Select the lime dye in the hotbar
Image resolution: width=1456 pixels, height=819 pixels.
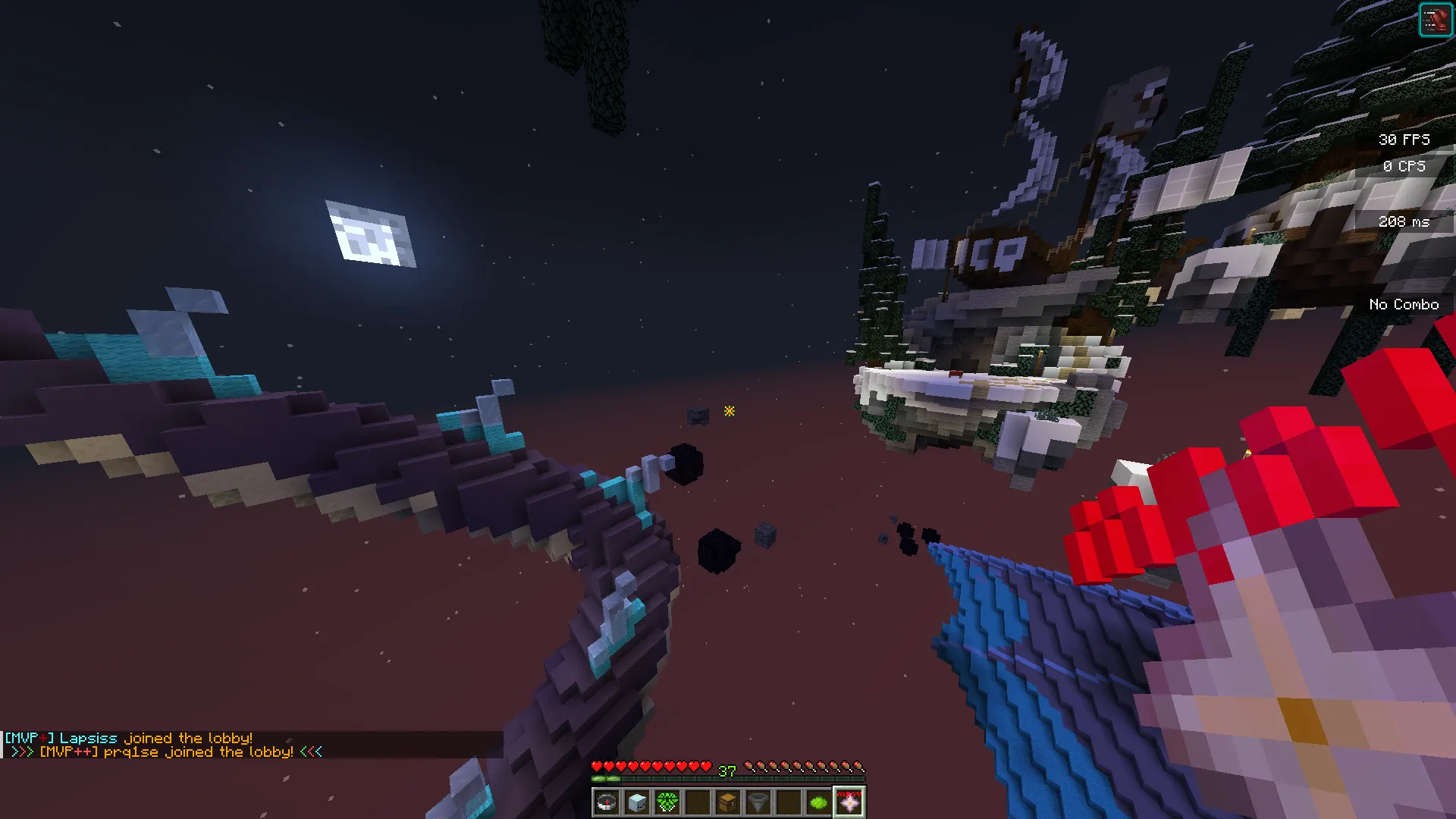point(818,802)
